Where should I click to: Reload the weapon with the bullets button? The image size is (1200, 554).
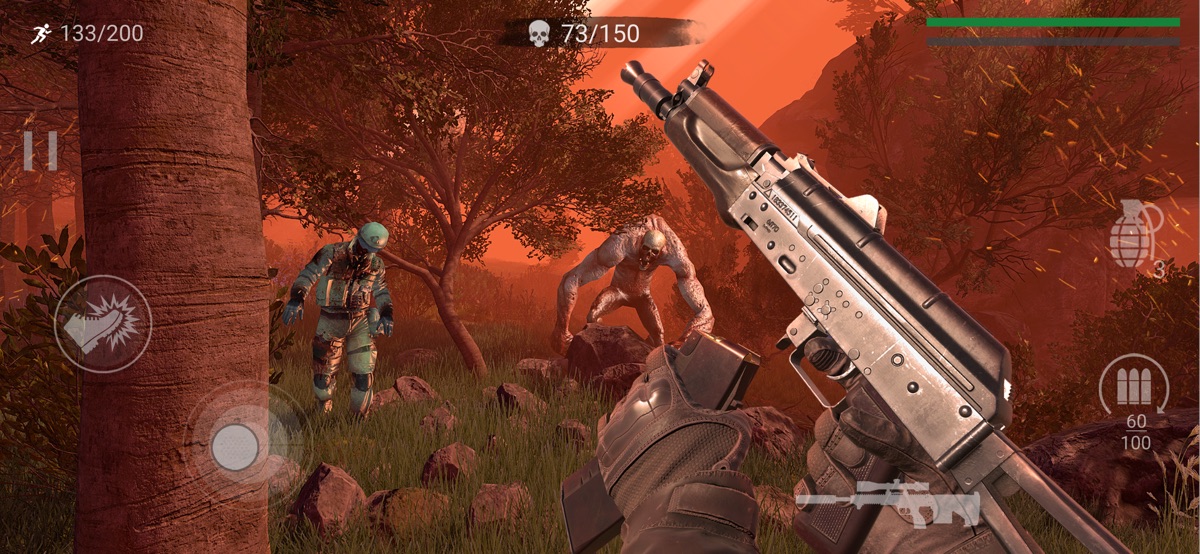pos(1134,385)
